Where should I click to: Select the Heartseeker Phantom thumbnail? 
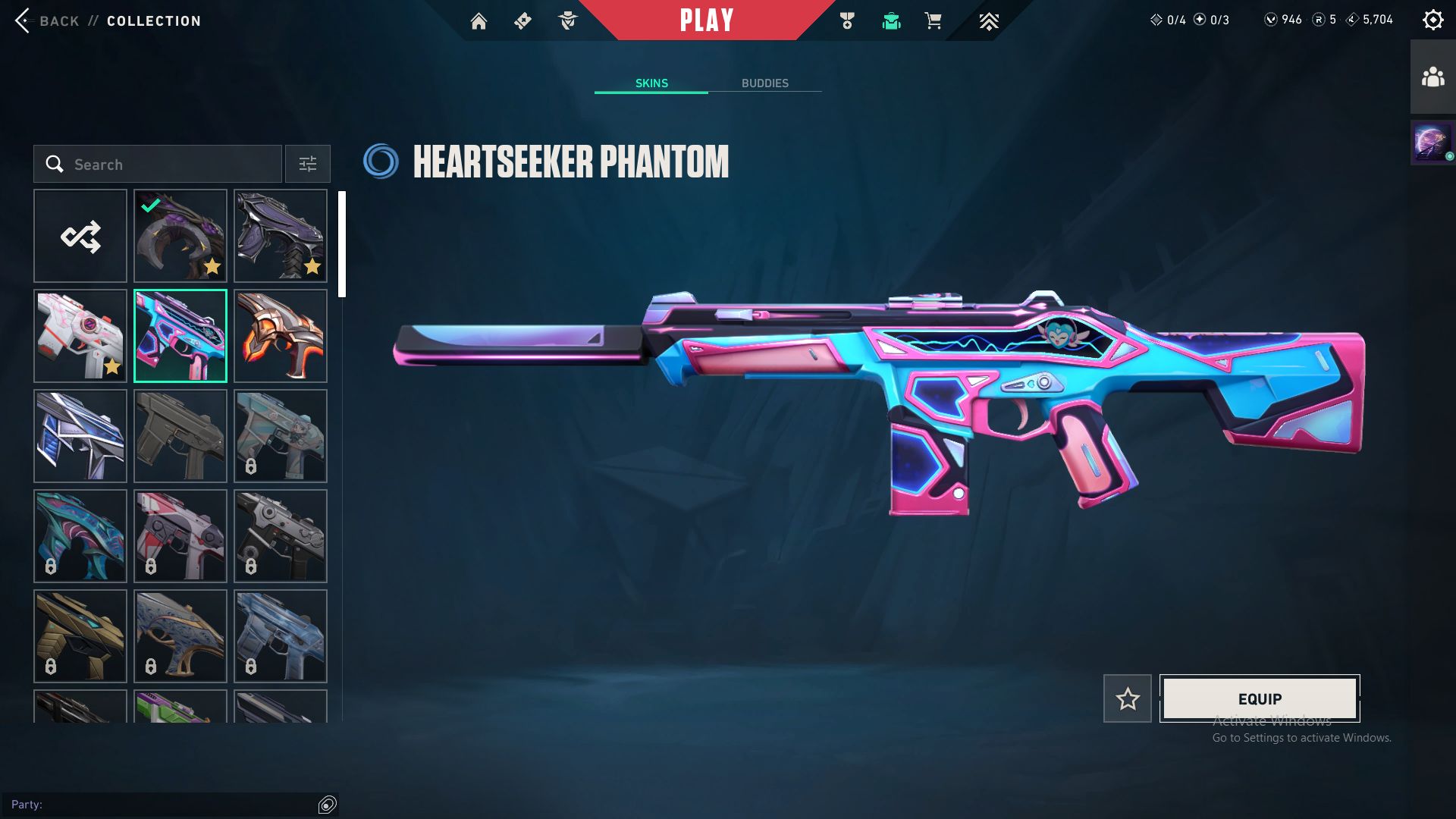pyautogui.click(x=180, y=337)
